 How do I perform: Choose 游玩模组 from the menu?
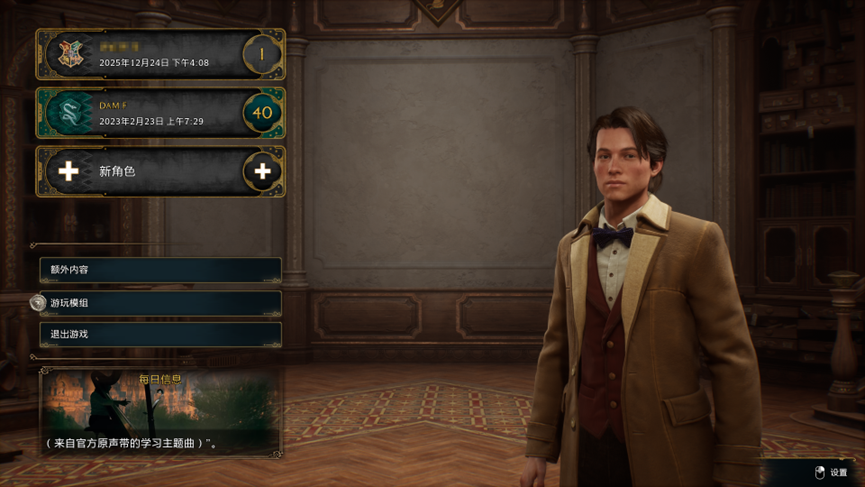pos(160,303)
